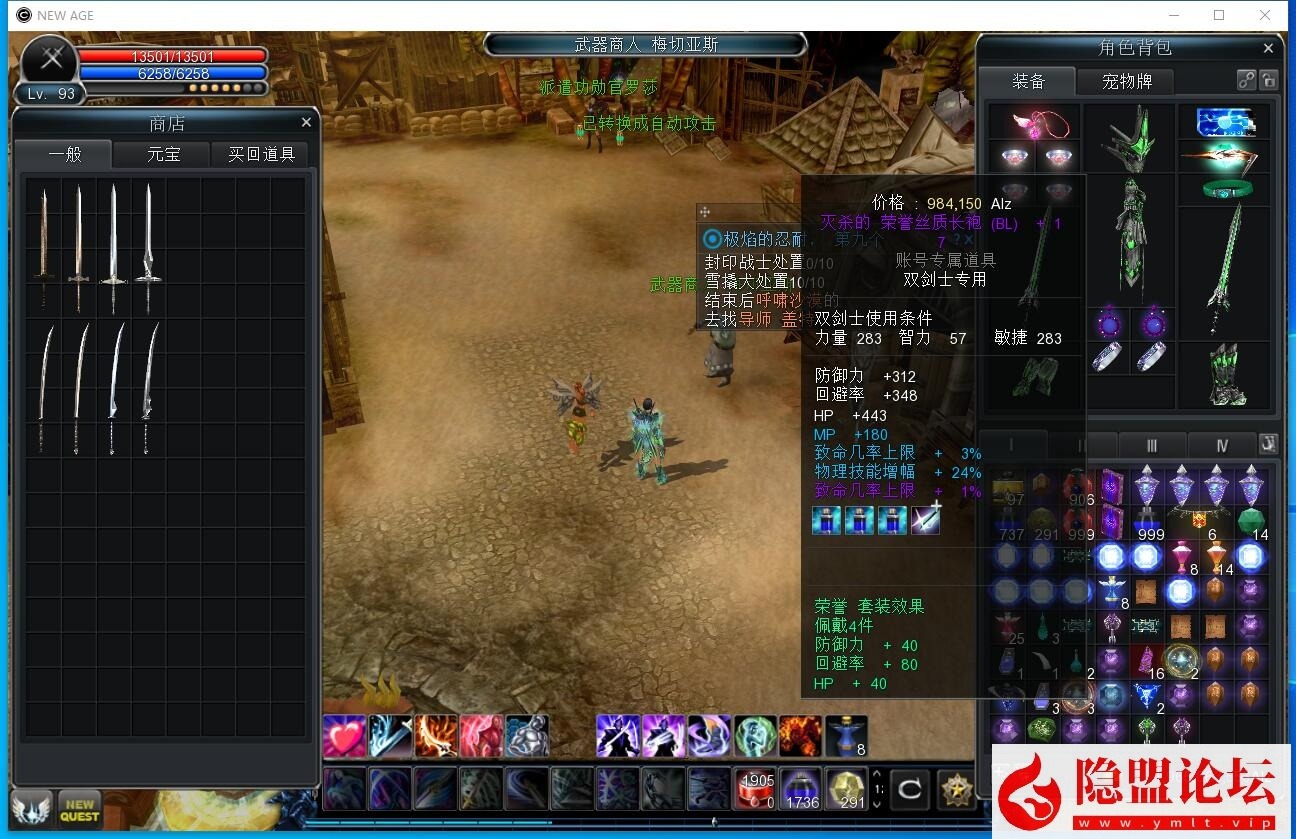Screen dimensions: 1296x839
Task: Click the character's red HP bar
Action: click(170, 58)
